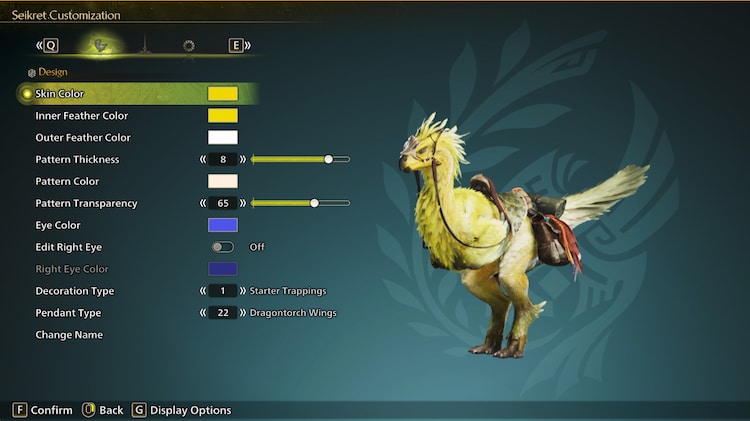This screenshot has width=750, height=421.
Task: Click the Confirm button
Action: tap(43, 410)
